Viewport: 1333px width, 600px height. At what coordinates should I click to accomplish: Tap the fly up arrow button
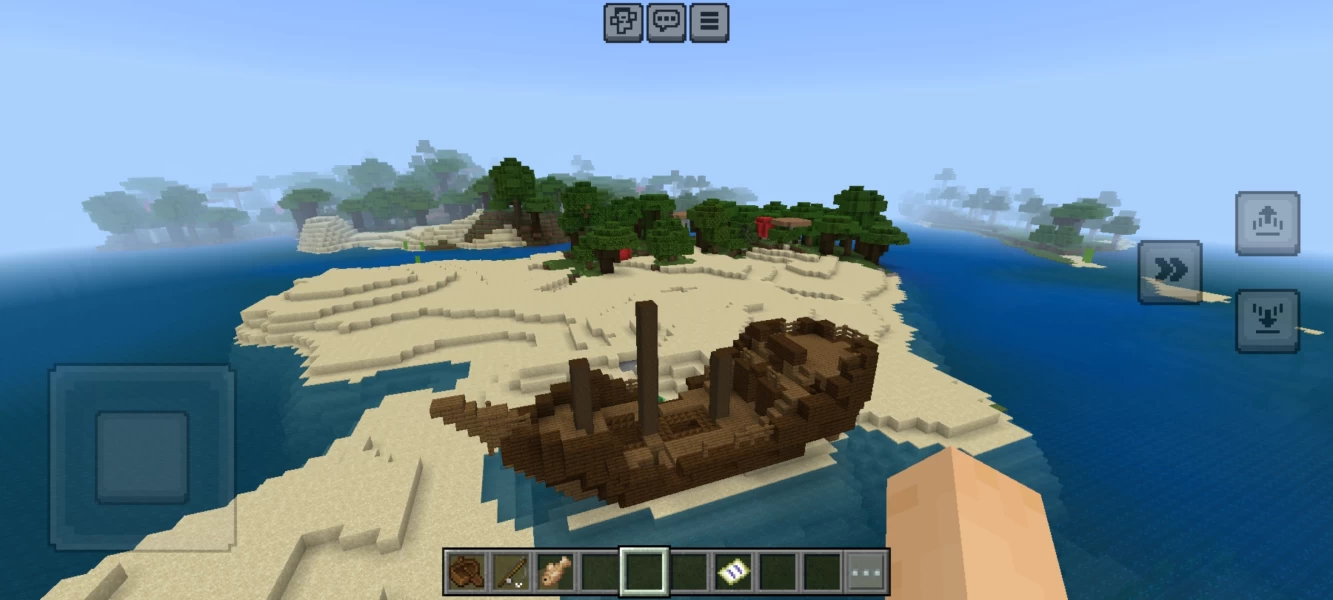[x=1267, y=223]
